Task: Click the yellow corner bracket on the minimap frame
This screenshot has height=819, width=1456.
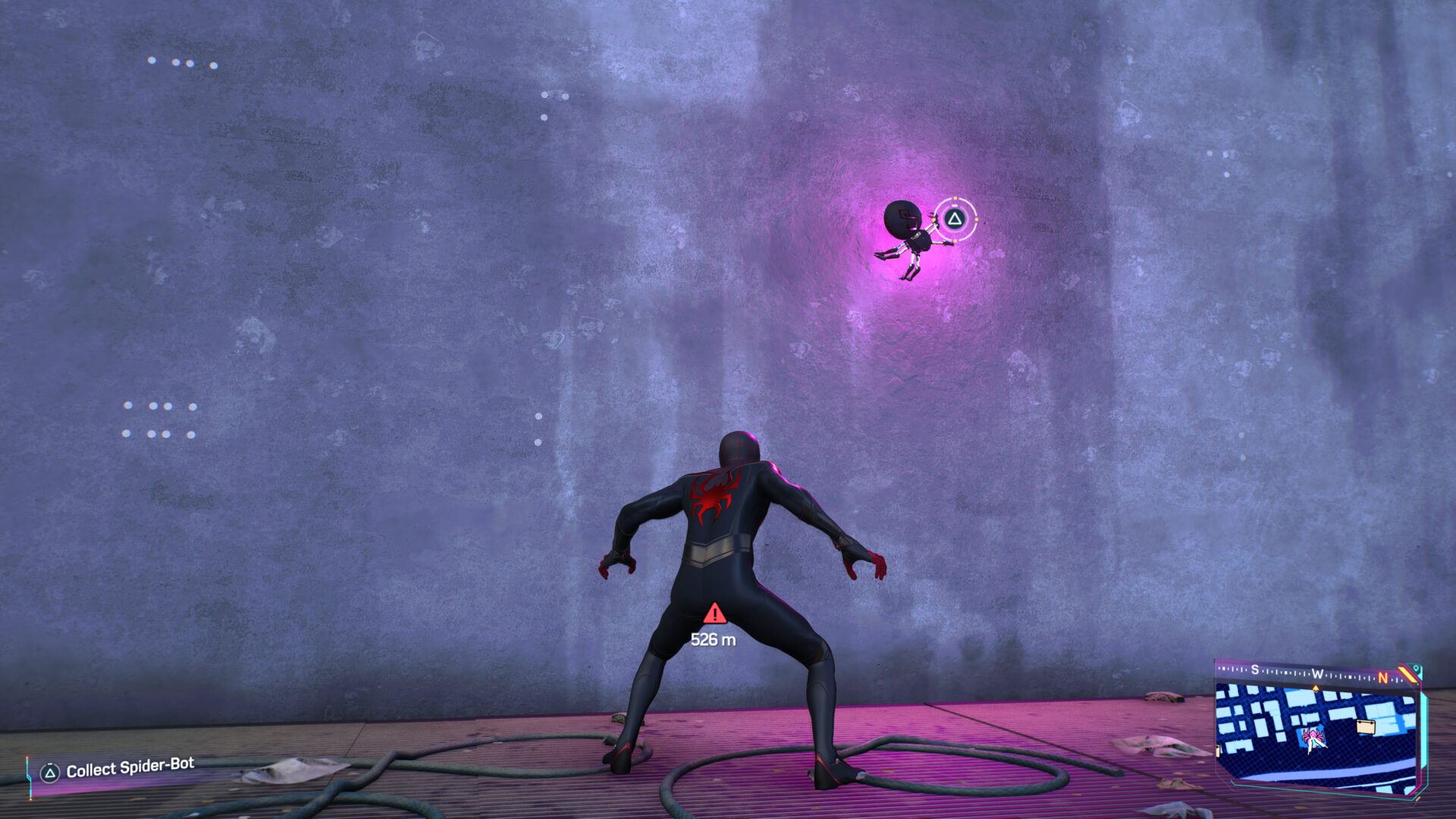Action: pyautogui.click(x=1407, y=673)
